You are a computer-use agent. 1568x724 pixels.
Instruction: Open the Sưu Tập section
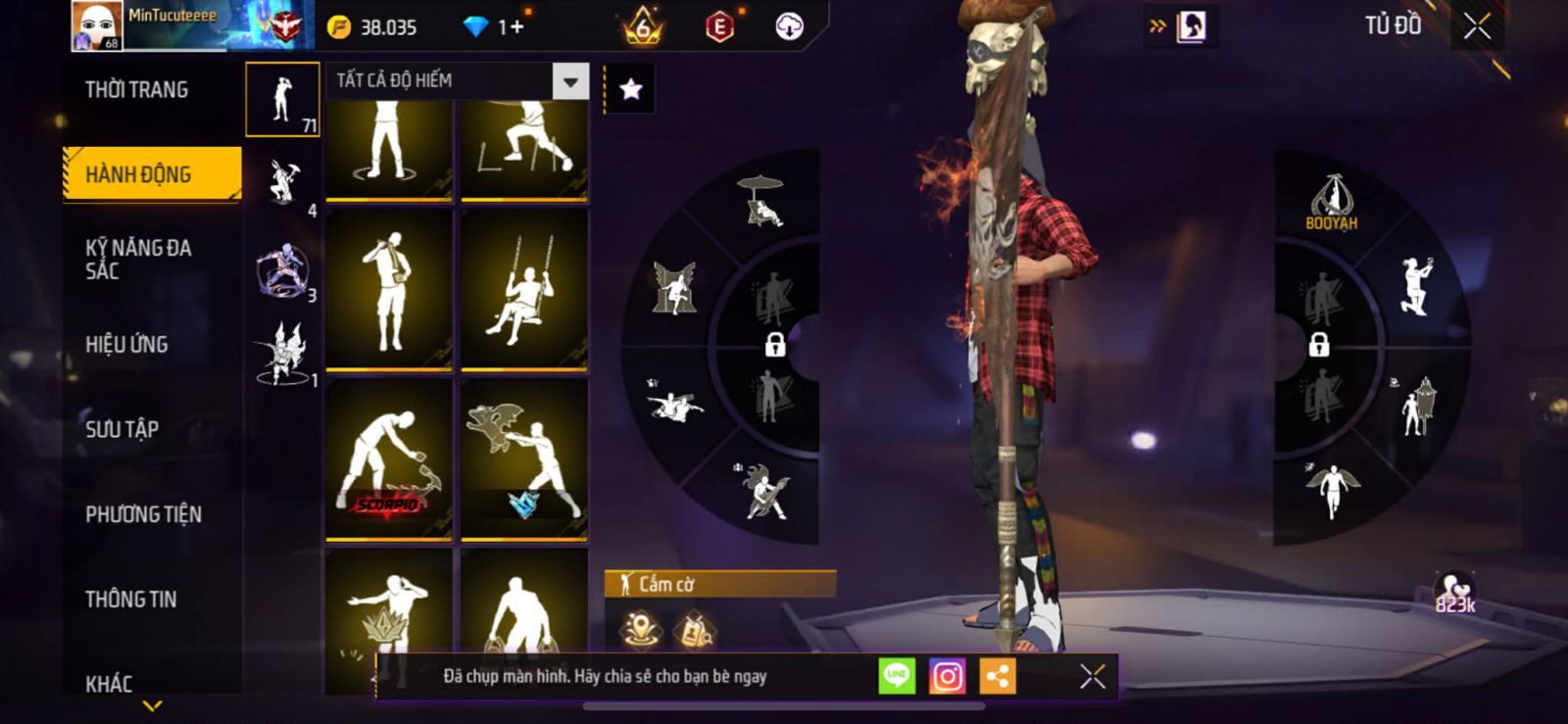coord(122,429)
